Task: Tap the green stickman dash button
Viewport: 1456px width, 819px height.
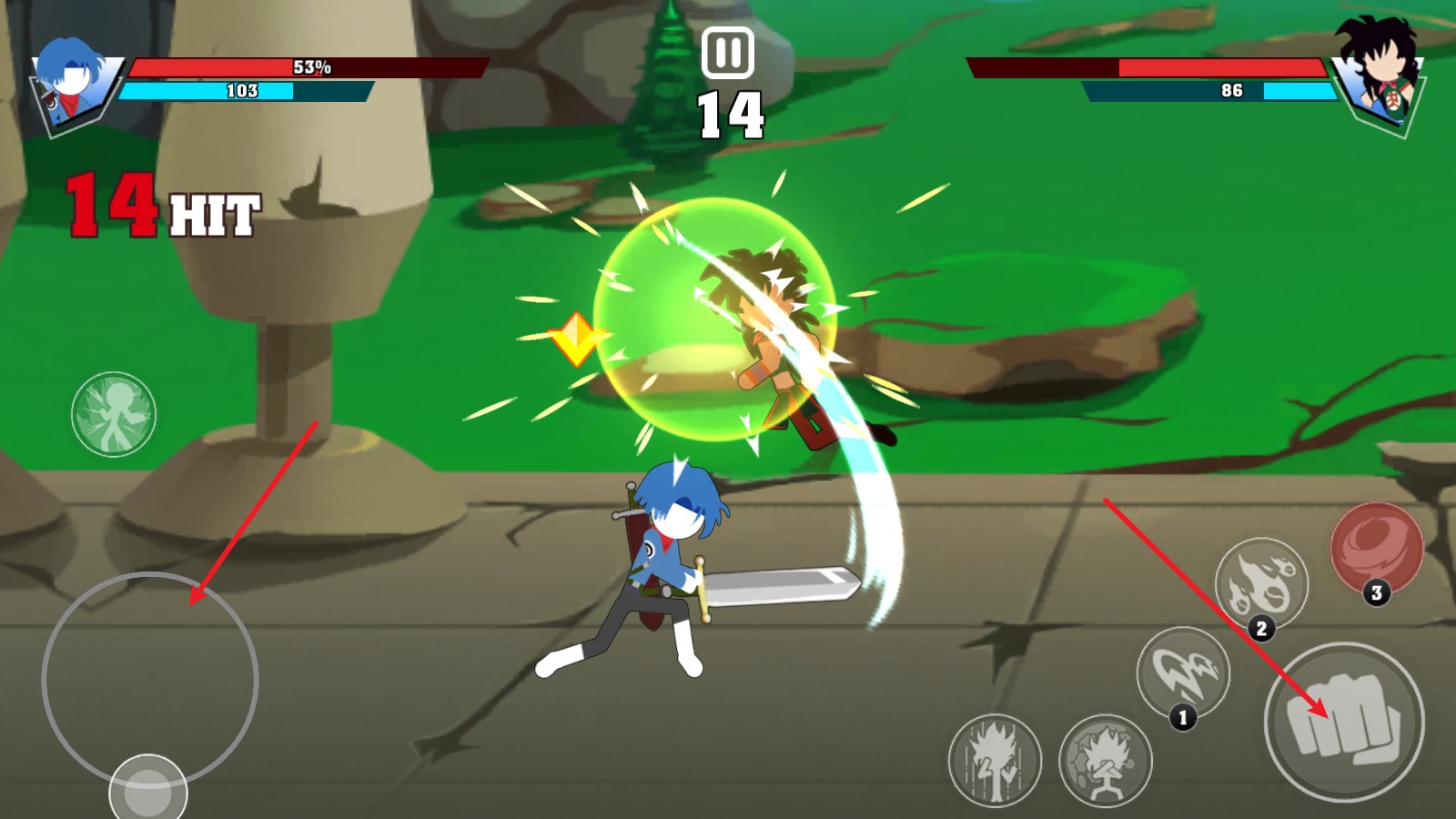Action: (x=114, y=414)
